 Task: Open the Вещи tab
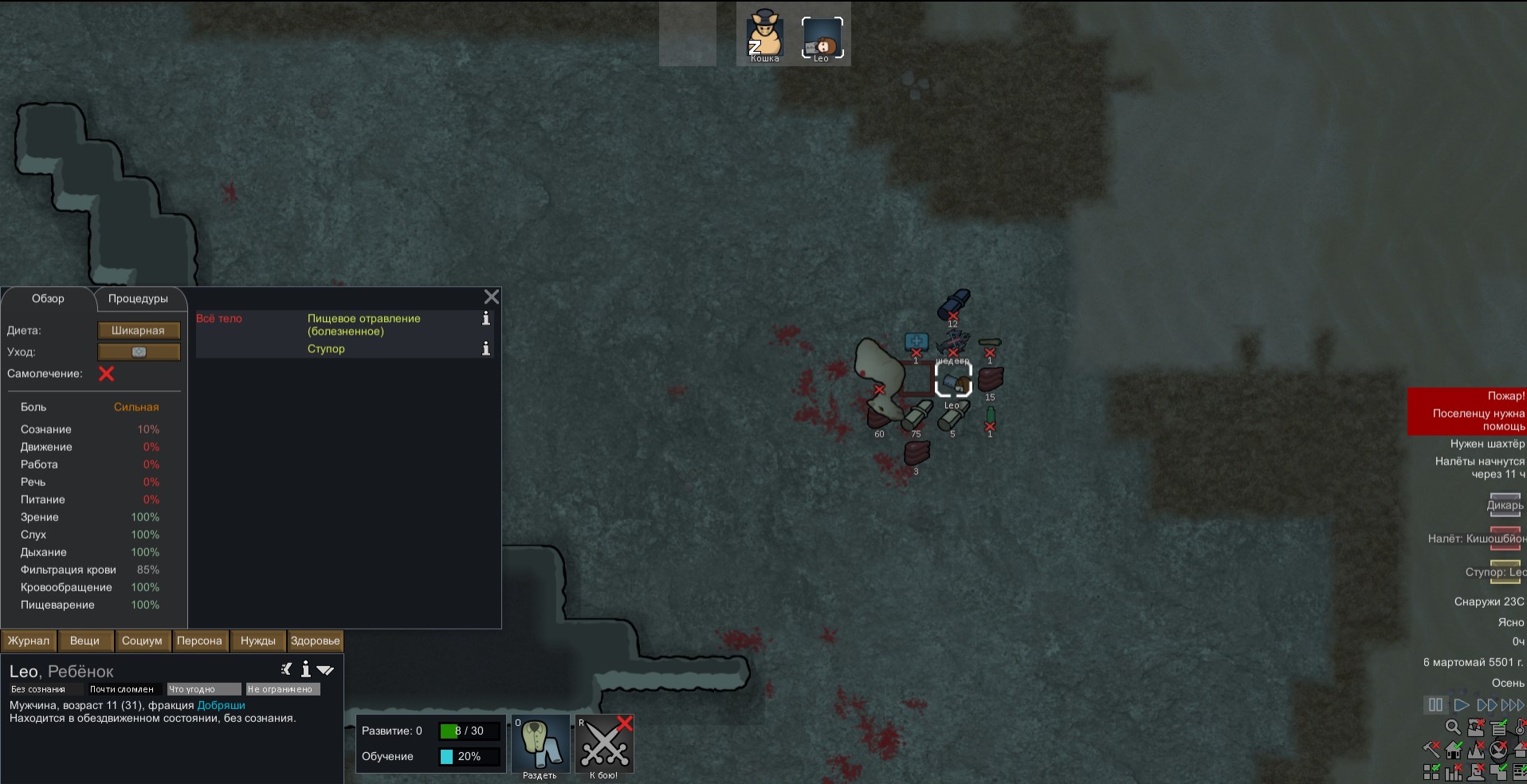click(84, 641)
